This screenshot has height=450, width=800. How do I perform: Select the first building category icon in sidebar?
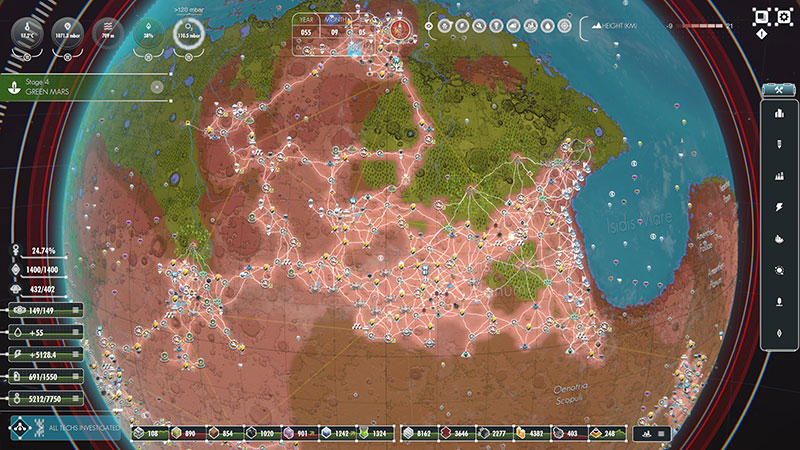coord(778,112)
